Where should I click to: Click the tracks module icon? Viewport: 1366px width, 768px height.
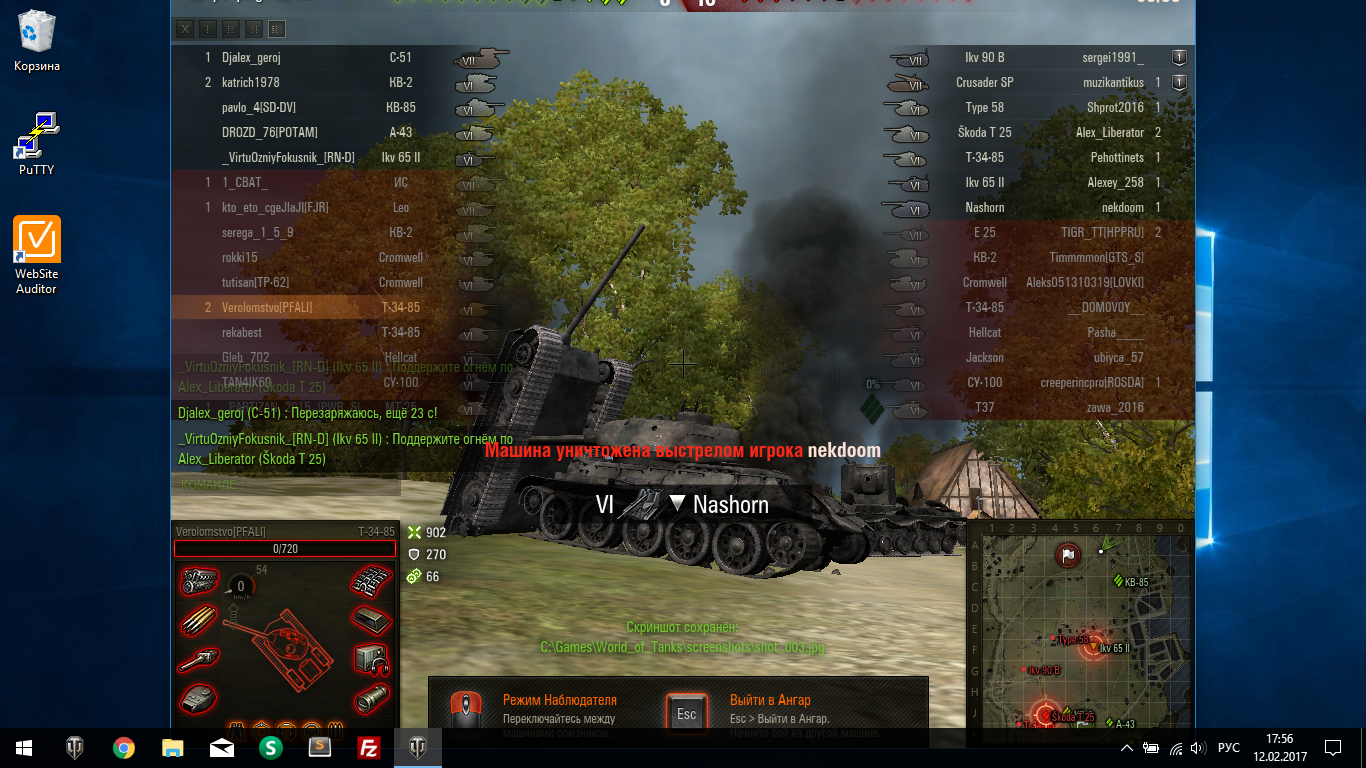(x=370, y=581)
